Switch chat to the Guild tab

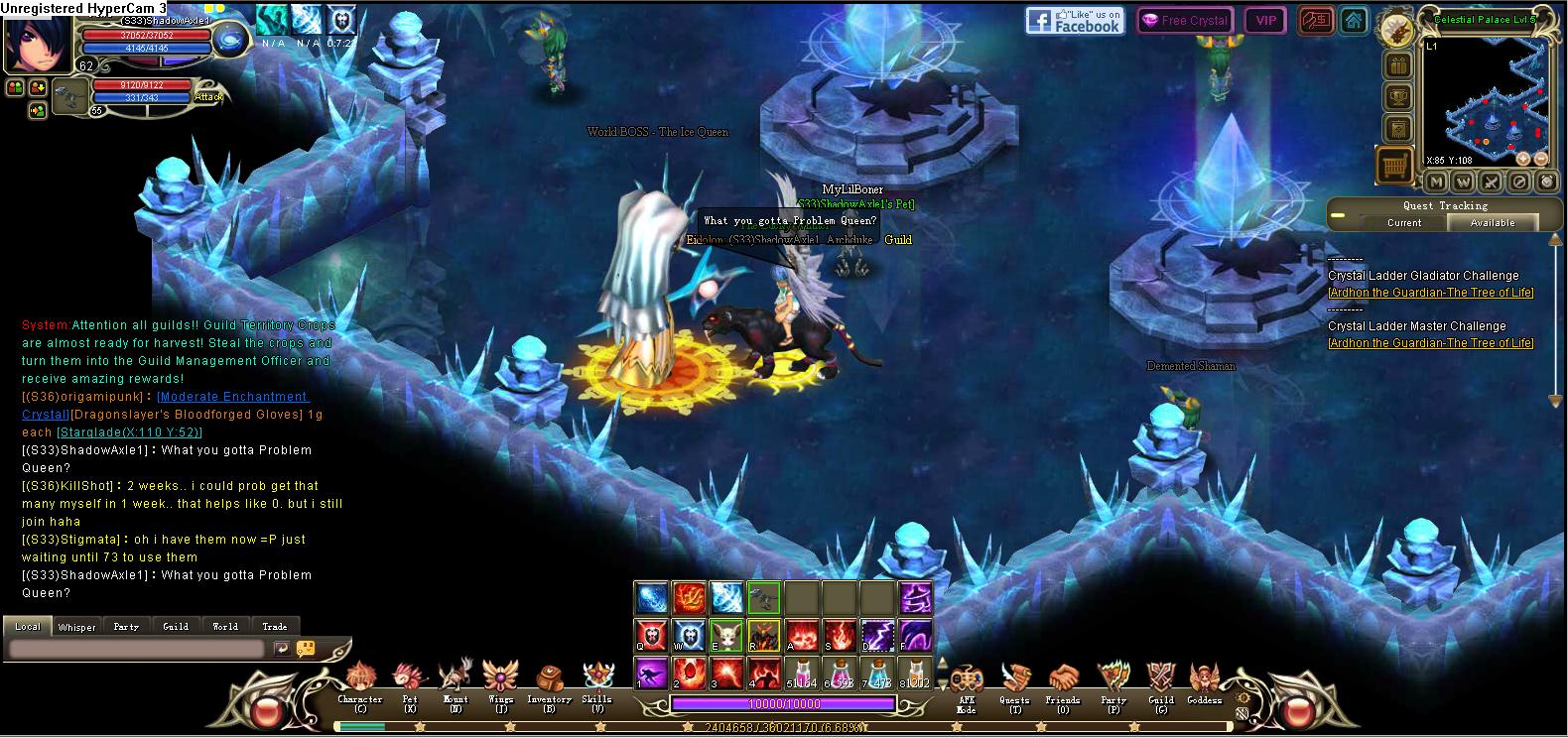point(176,627)
